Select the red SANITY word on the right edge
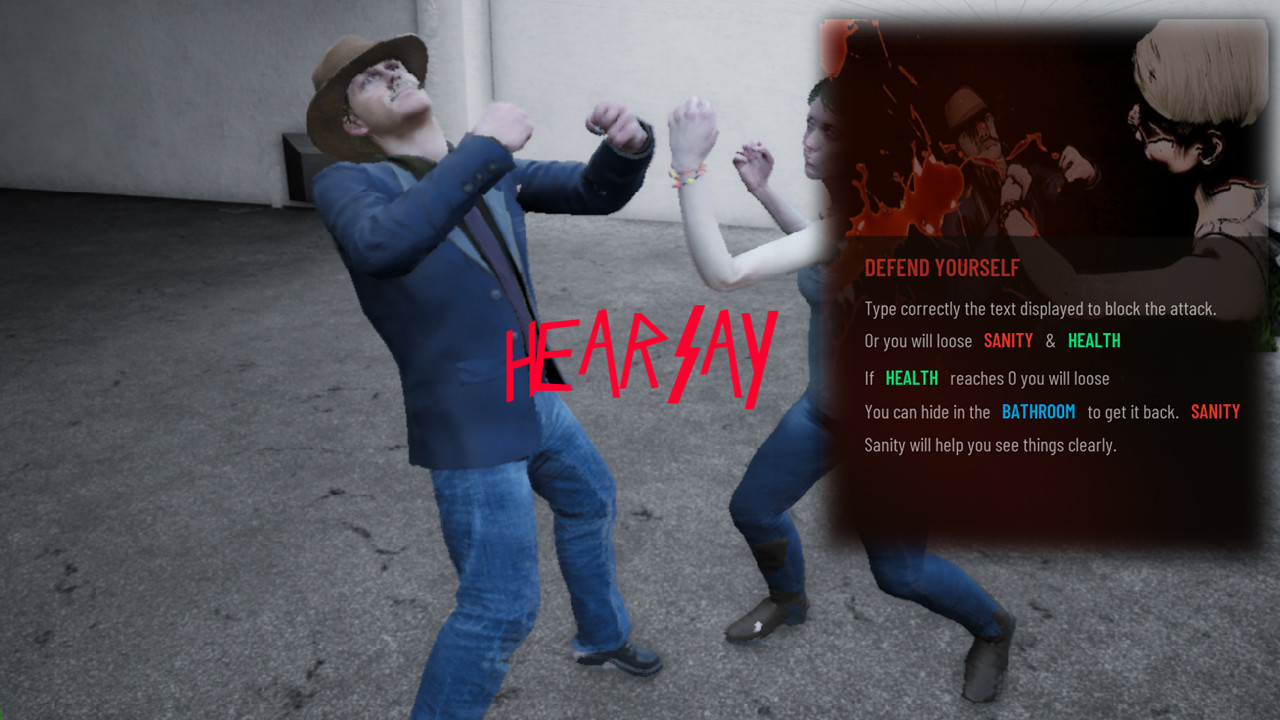 (1216, 411)
